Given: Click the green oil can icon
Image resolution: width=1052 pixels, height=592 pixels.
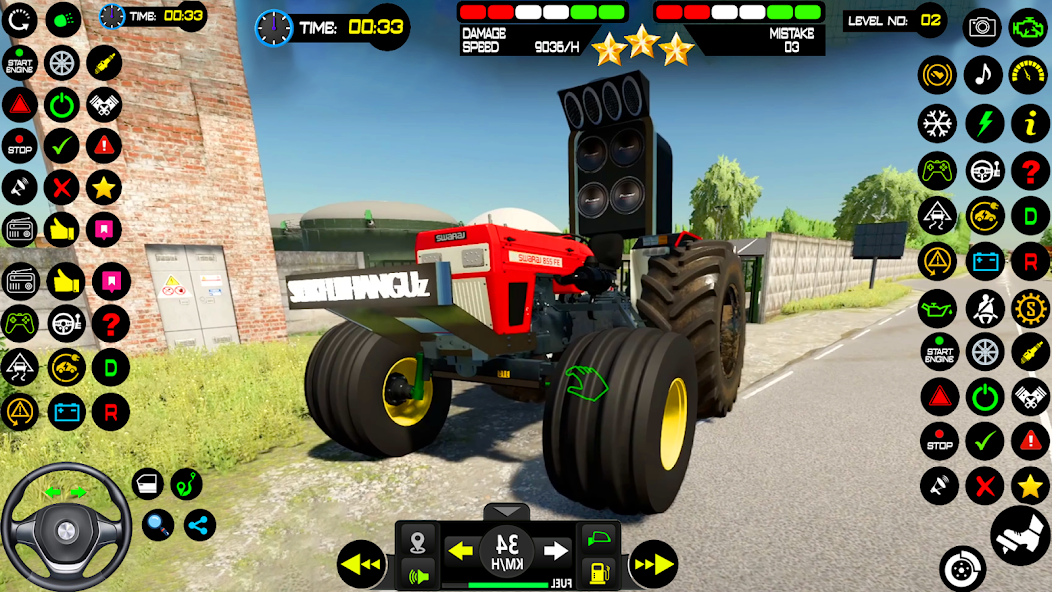Looking at the screenshot, I should (x=937, y=308).
